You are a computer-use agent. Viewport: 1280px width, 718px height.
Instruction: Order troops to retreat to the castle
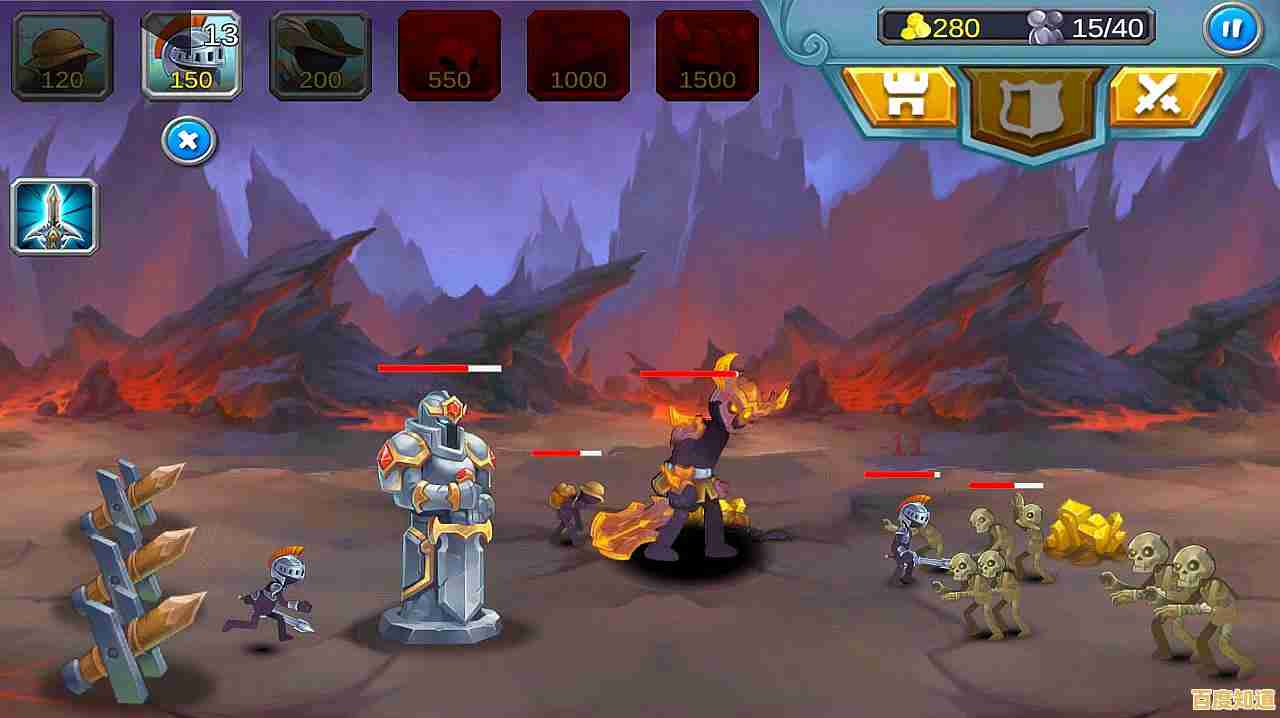(x=900, y=97)
